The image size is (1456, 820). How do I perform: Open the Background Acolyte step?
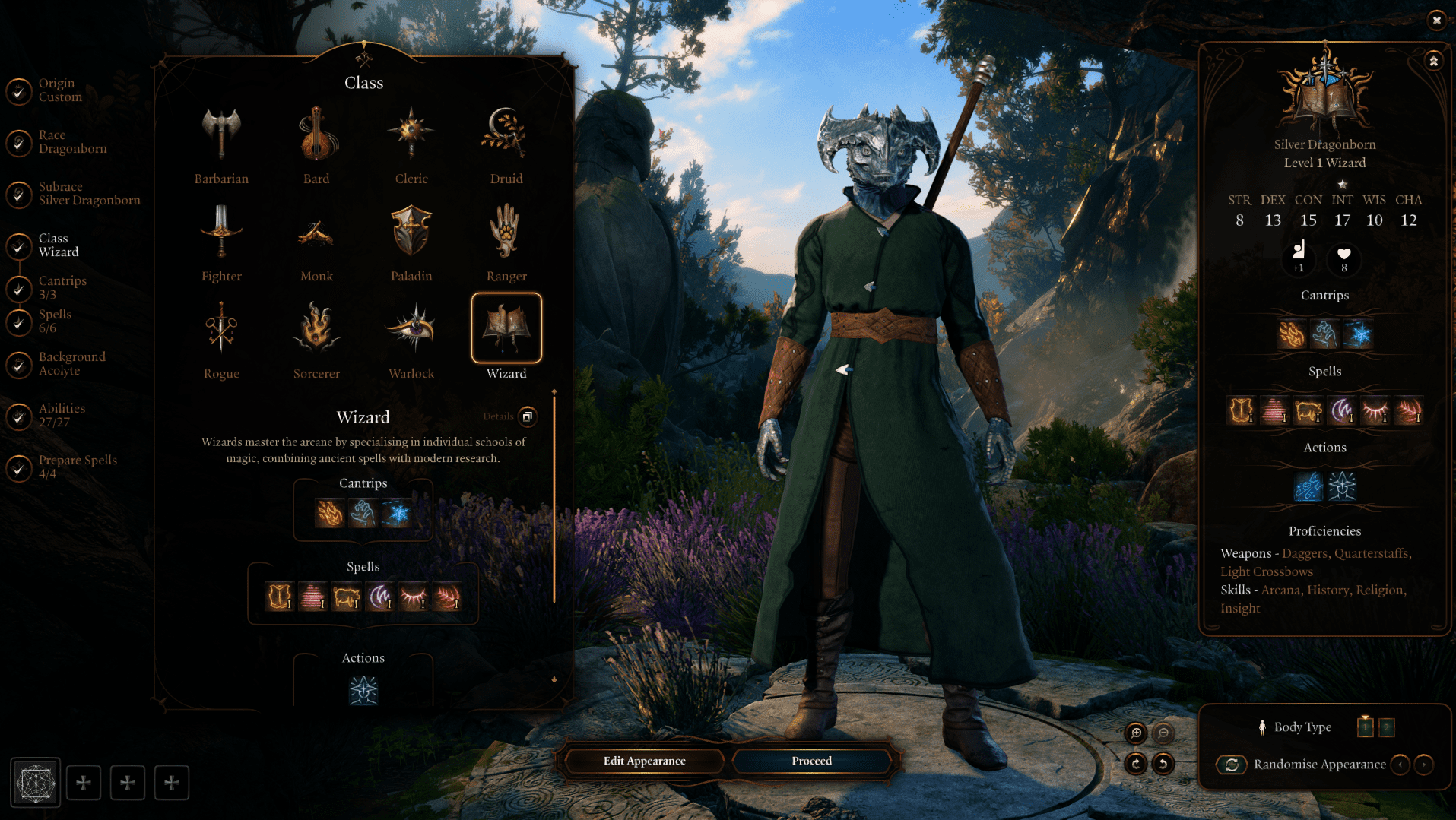[x=71, y=364]
